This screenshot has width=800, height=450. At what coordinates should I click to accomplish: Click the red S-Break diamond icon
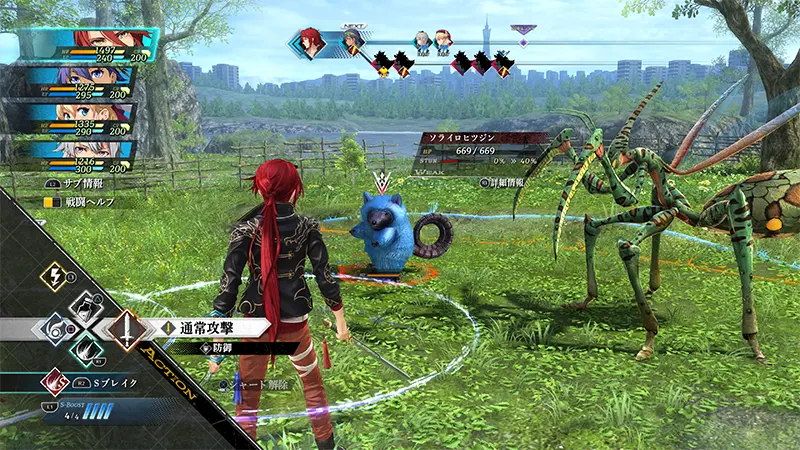coord(53,381)
